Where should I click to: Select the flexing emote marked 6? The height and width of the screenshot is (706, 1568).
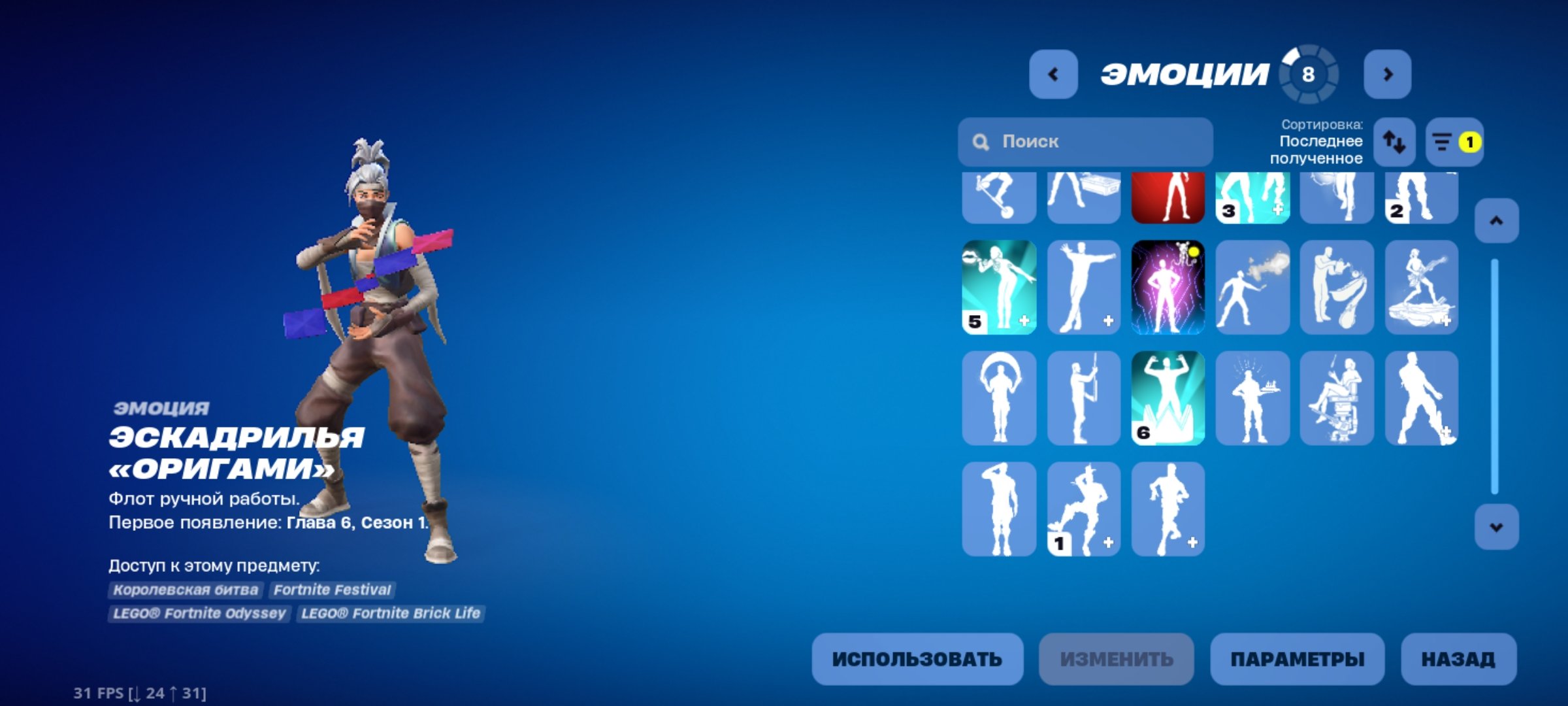tap(1168, 398)
